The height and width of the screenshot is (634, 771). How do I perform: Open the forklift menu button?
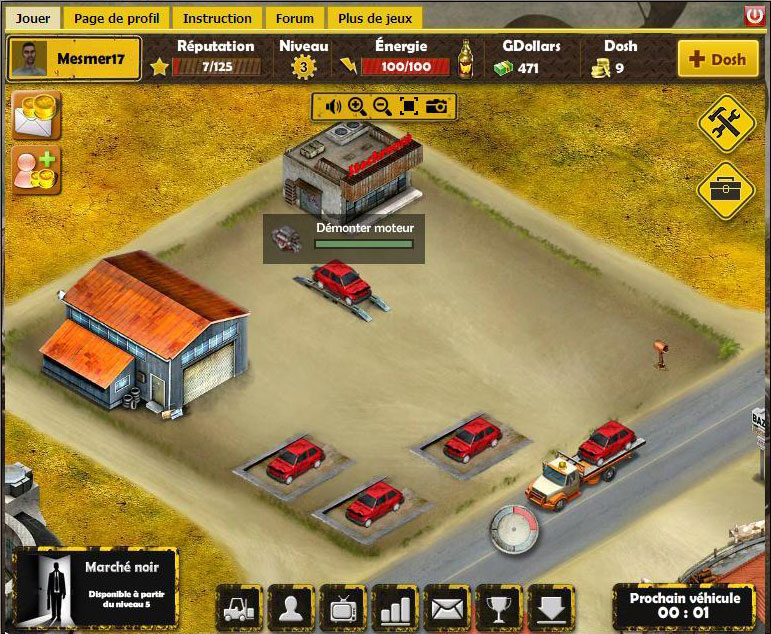(241, 607)
